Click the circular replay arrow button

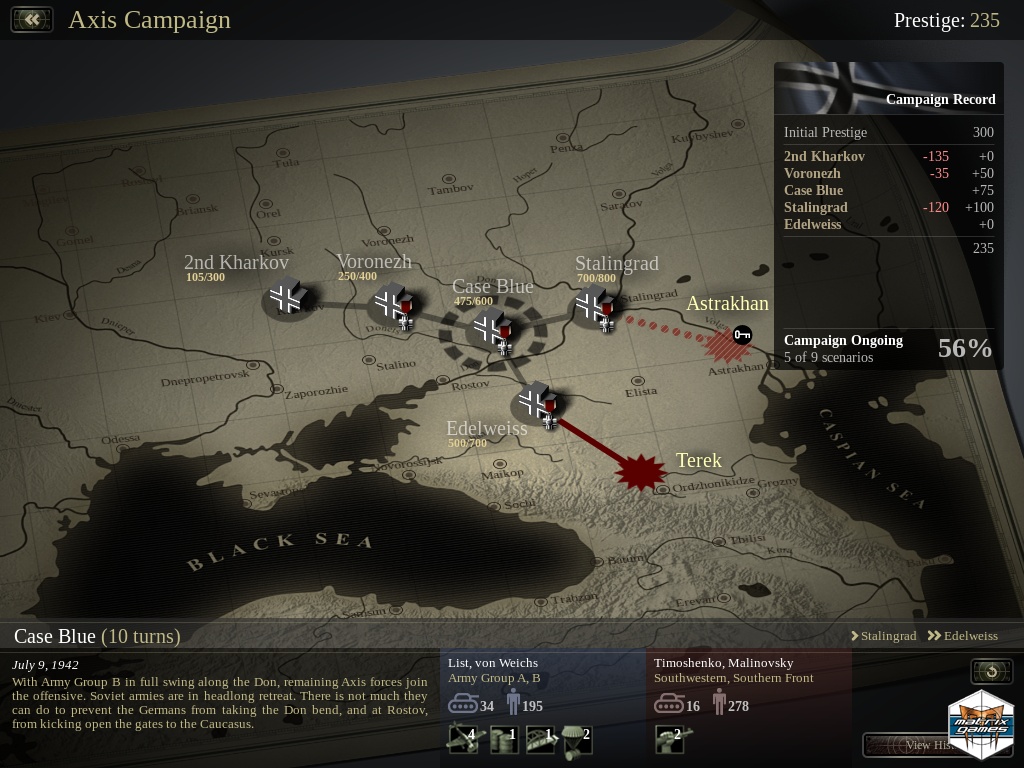click(x=992, y=671)
